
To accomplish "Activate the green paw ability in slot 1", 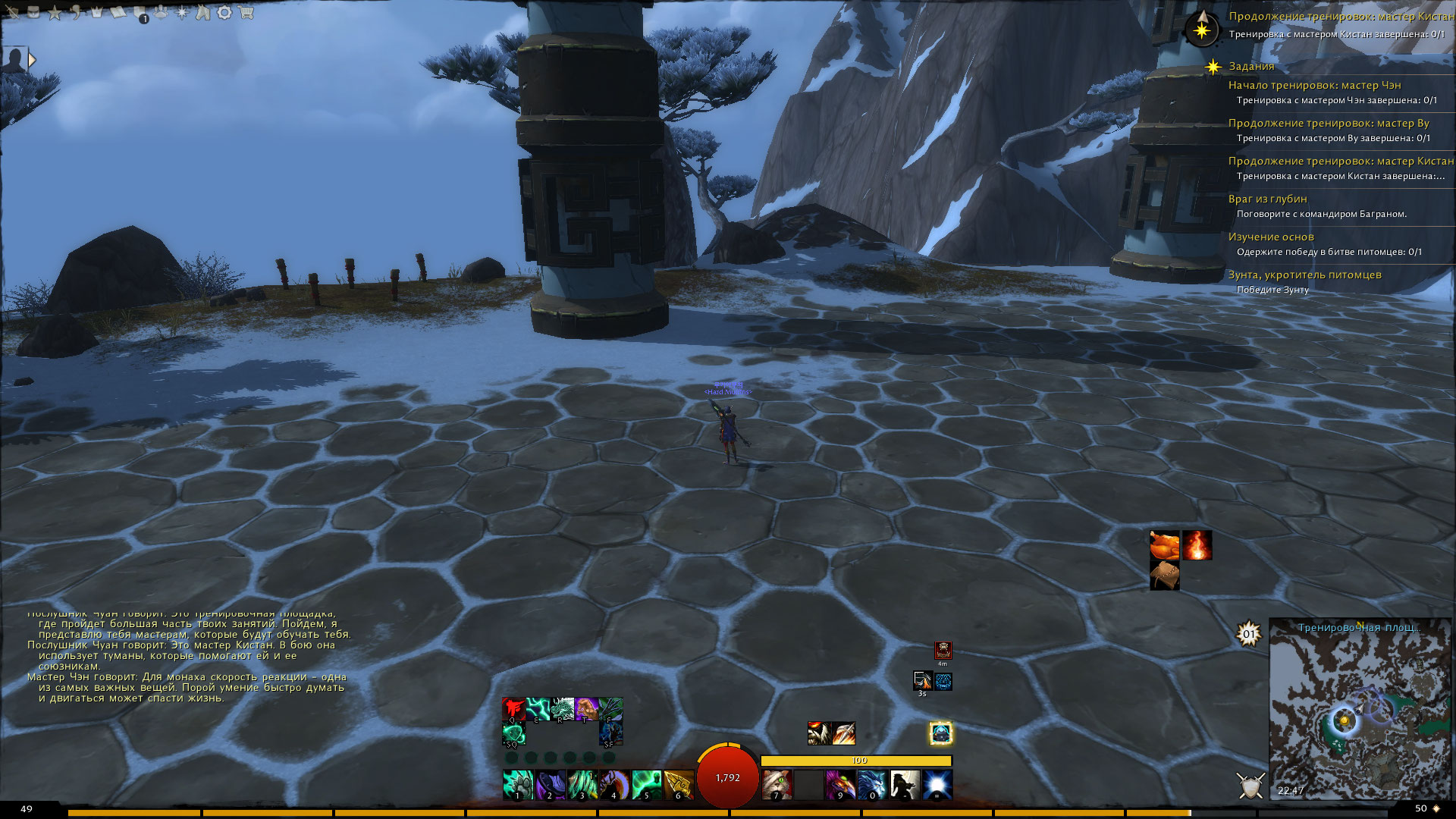I will 517,784.
